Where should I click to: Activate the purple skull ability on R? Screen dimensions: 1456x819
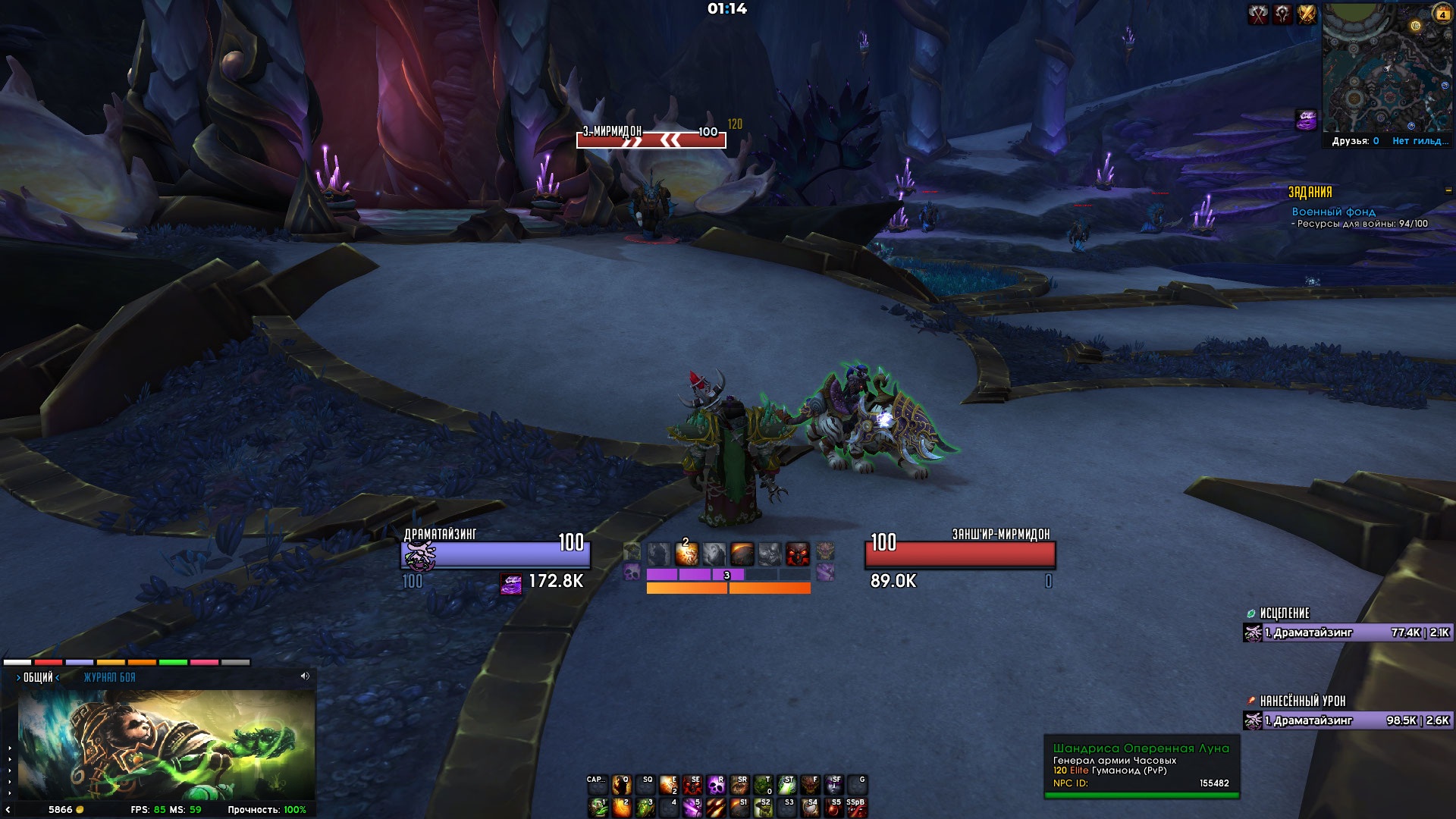click(716, 785)
